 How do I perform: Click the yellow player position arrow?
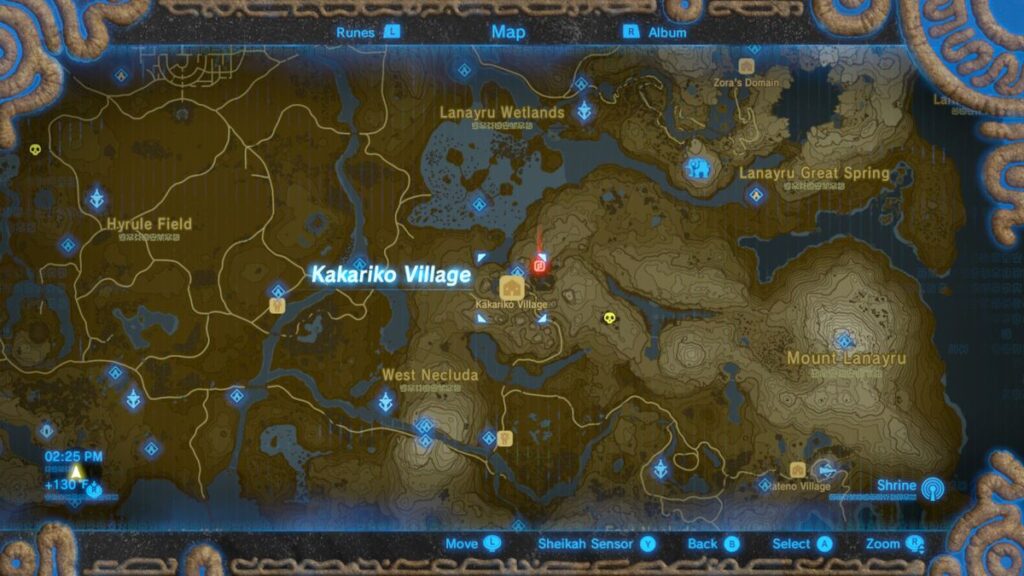coord(76,472)
